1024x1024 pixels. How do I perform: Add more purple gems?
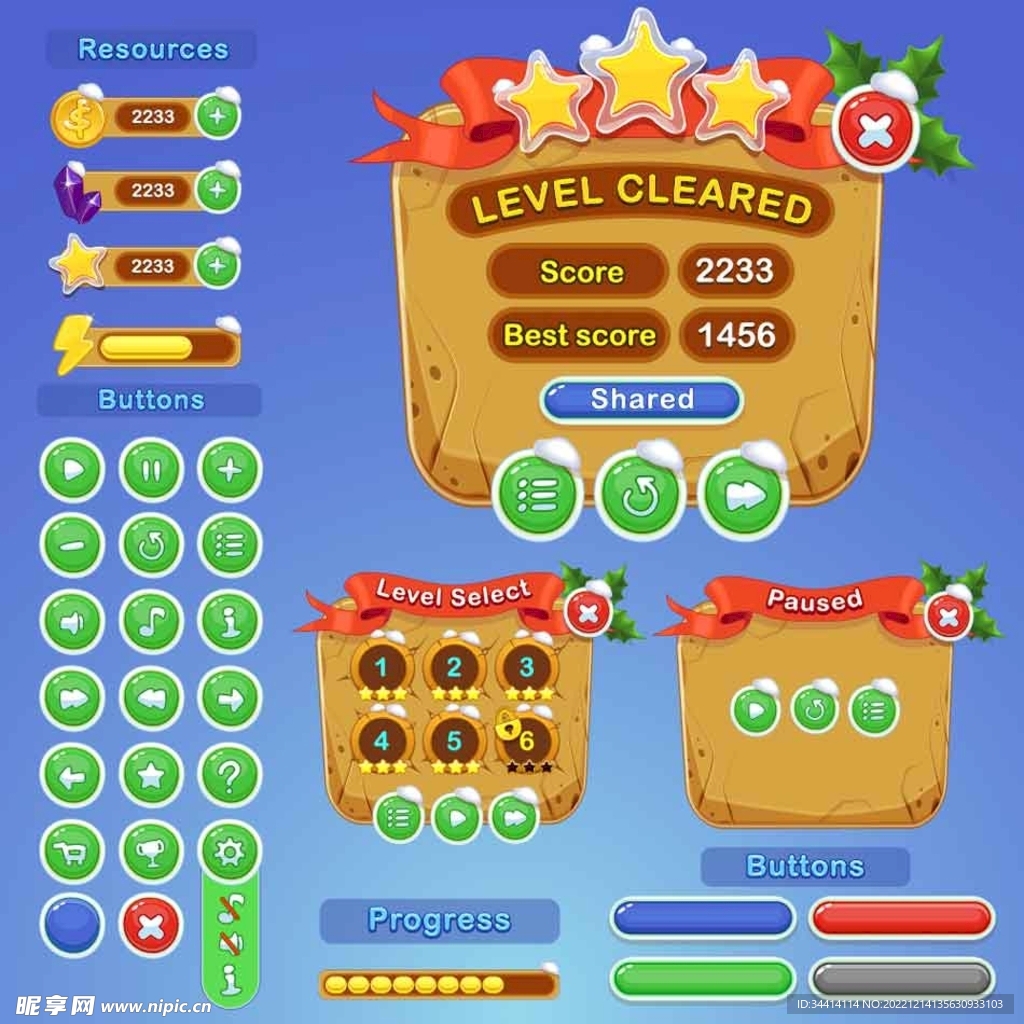pos(218,190)
